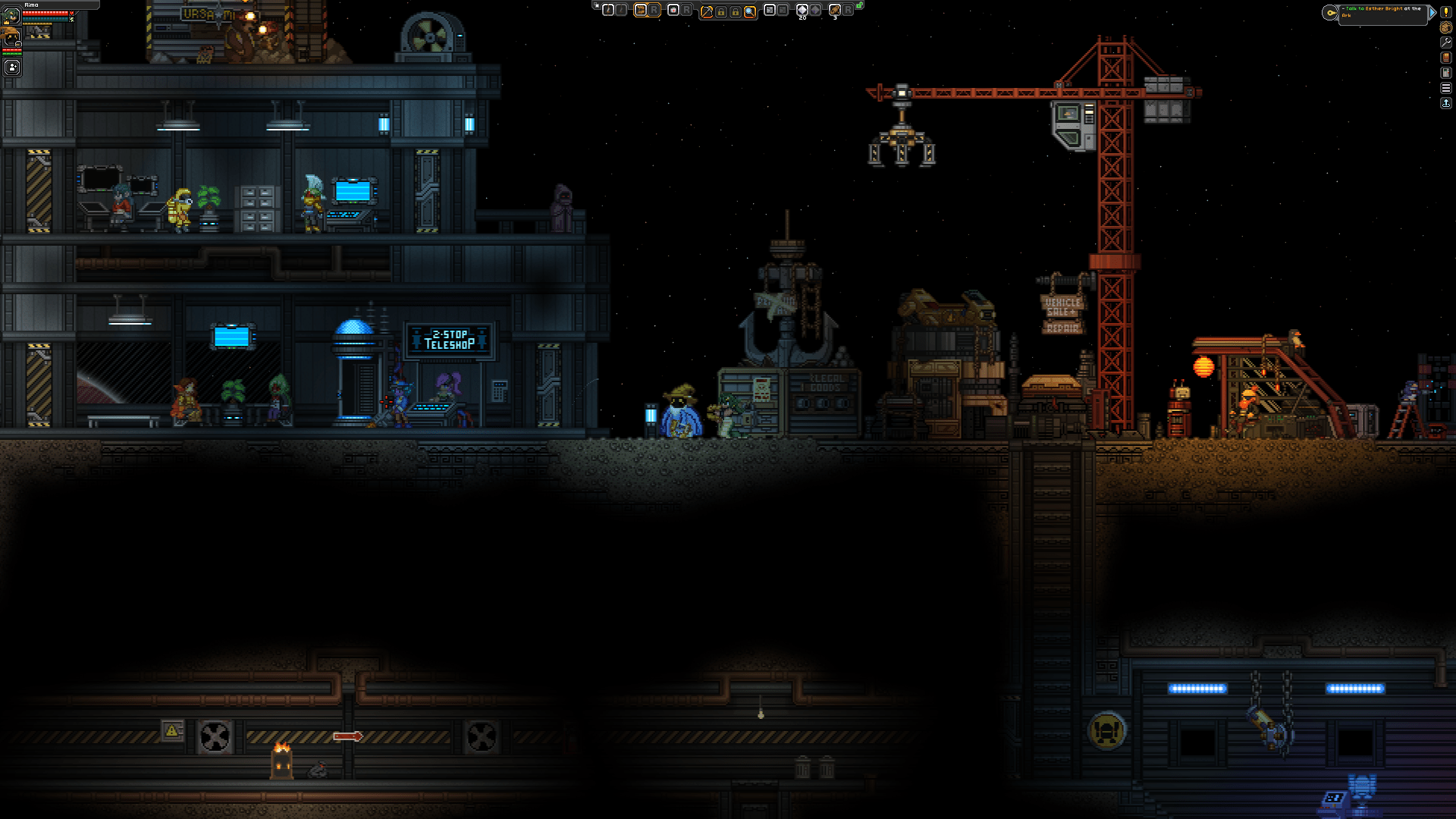Click the beam up teleport button
Screen dimensions: 1456x819
coord(1446,103)
